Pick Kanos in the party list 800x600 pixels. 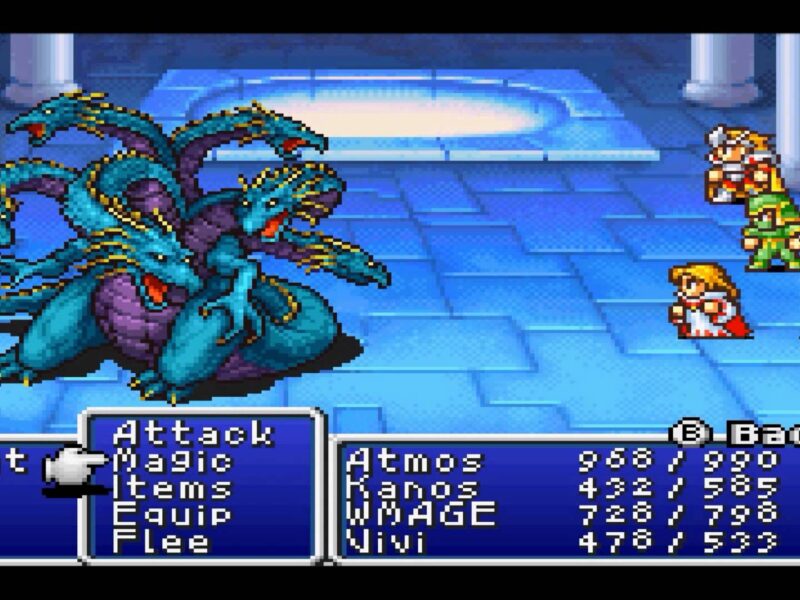(x=412, y=488)
